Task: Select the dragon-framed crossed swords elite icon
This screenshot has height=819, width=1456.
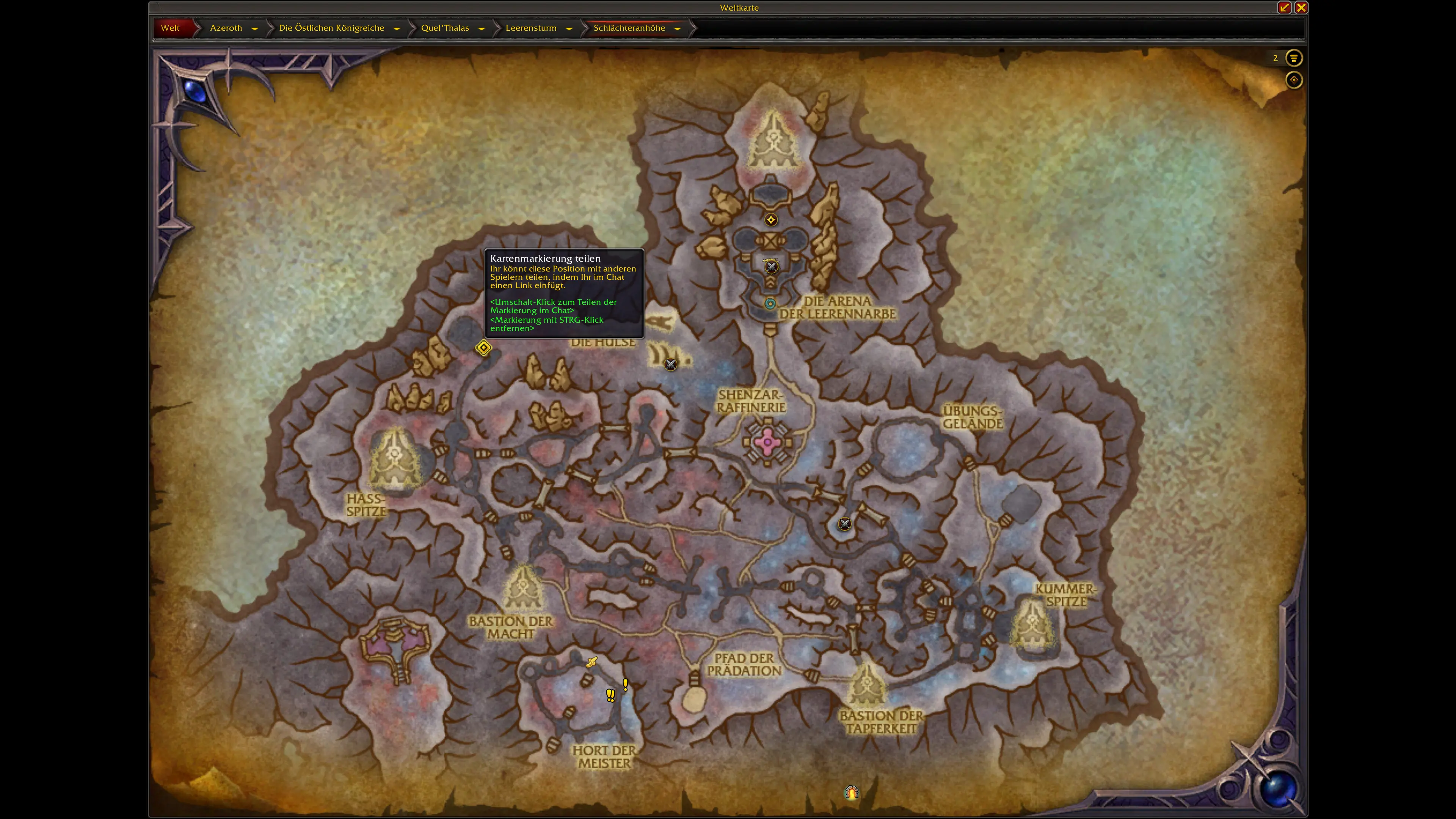Action: point(771,266)
